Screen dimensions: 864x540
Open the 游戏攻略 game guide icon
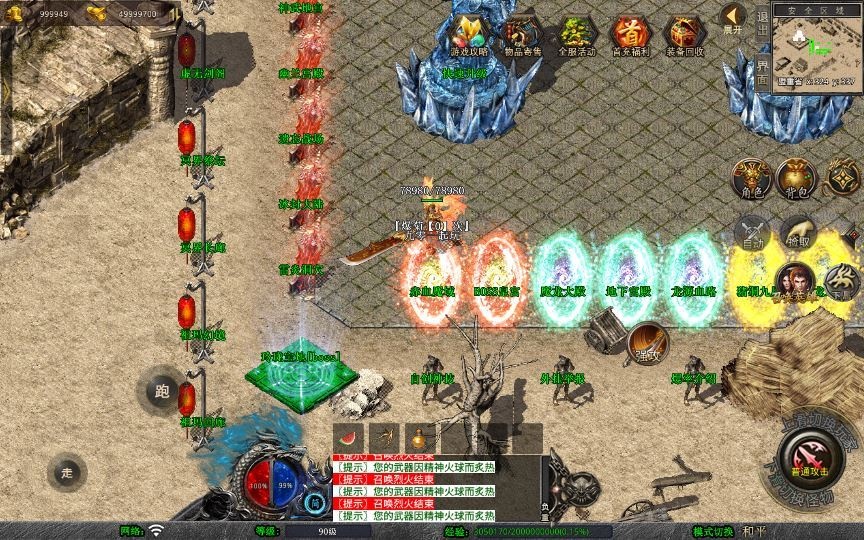click(469, 35)
